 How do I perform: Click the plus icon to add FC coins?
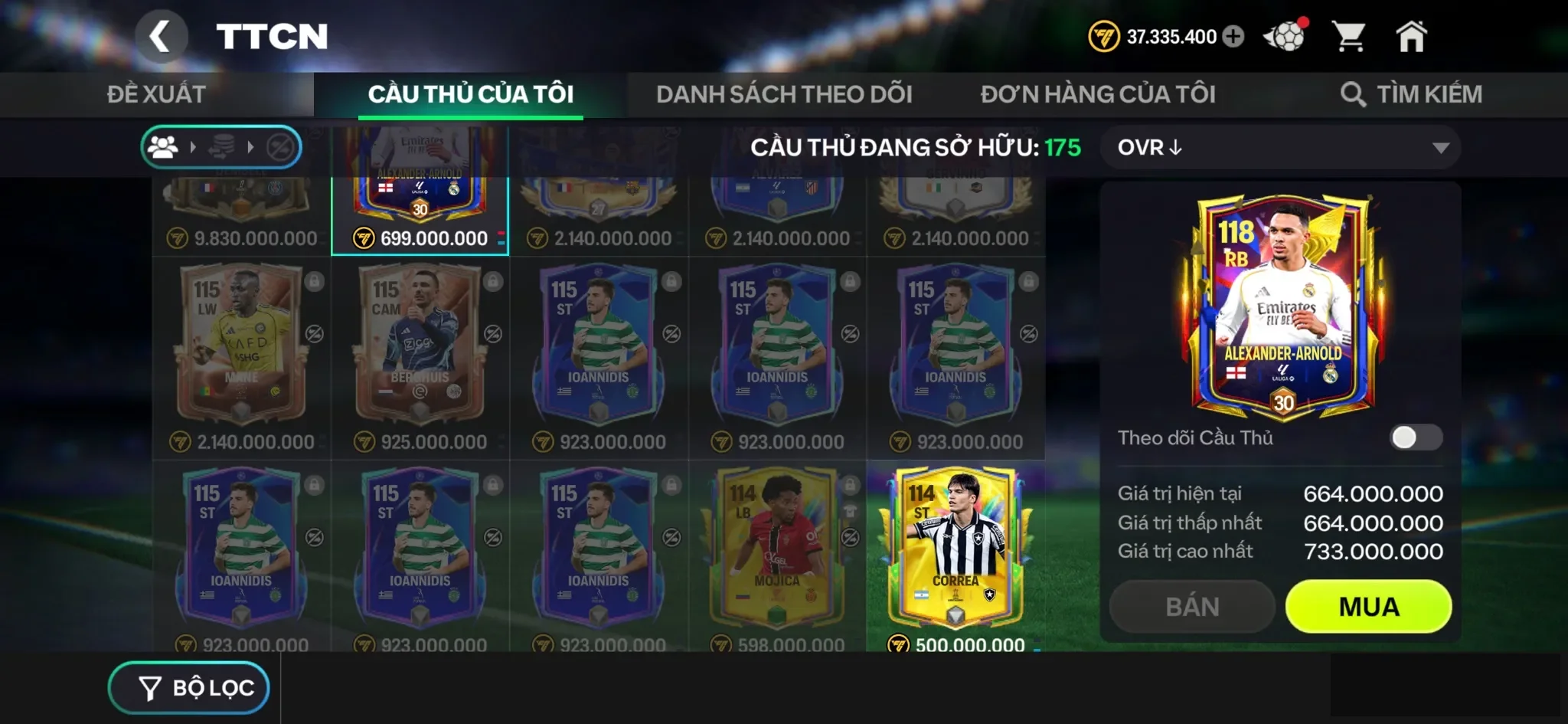click(x=1234, y=35)
